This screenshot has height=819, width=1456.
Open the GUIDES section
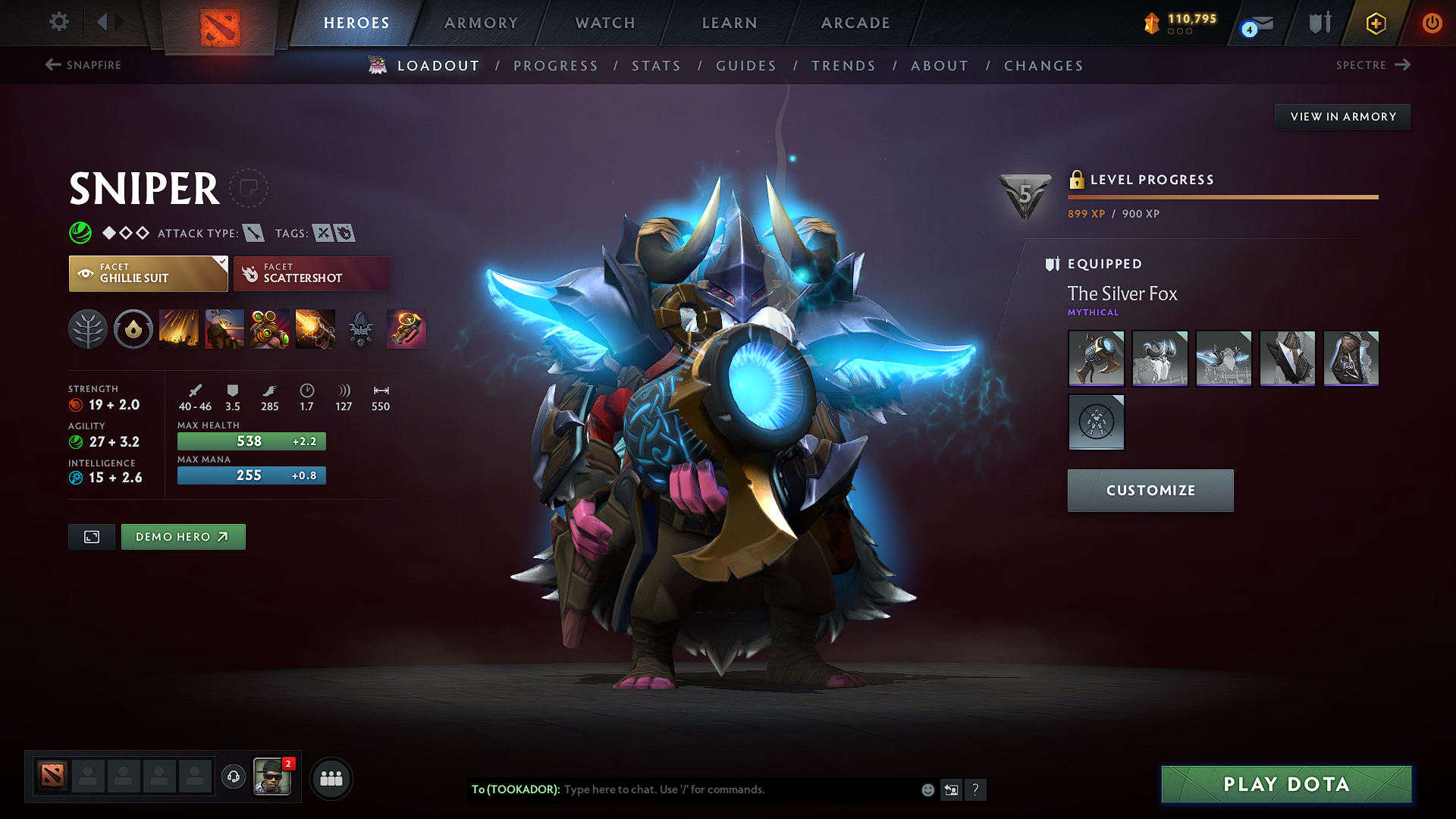point(745,65)
